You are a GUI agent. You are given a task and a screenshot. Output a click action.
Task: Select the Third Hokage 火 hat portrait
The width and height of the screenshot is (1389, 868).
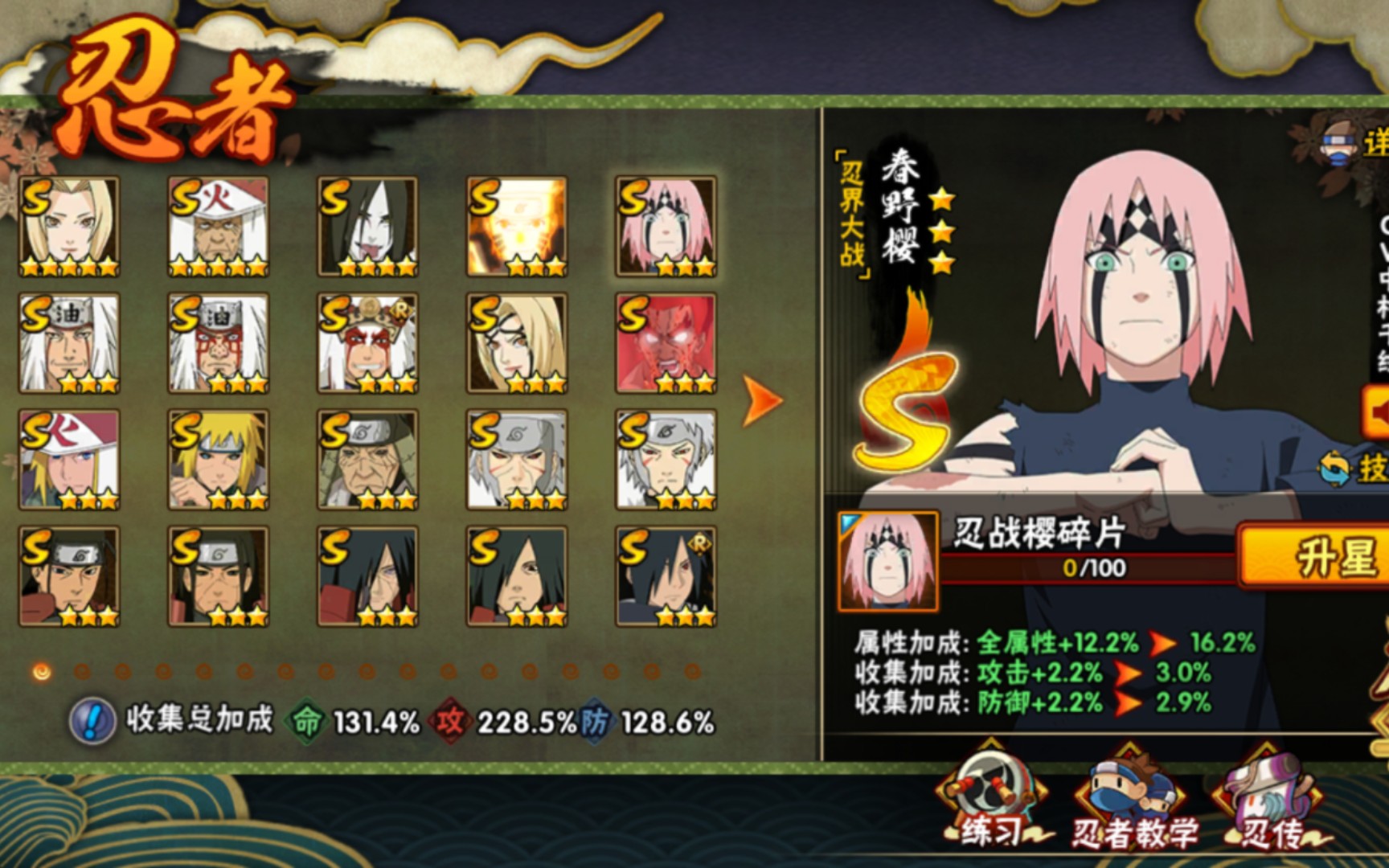click(x=218, y=227)
